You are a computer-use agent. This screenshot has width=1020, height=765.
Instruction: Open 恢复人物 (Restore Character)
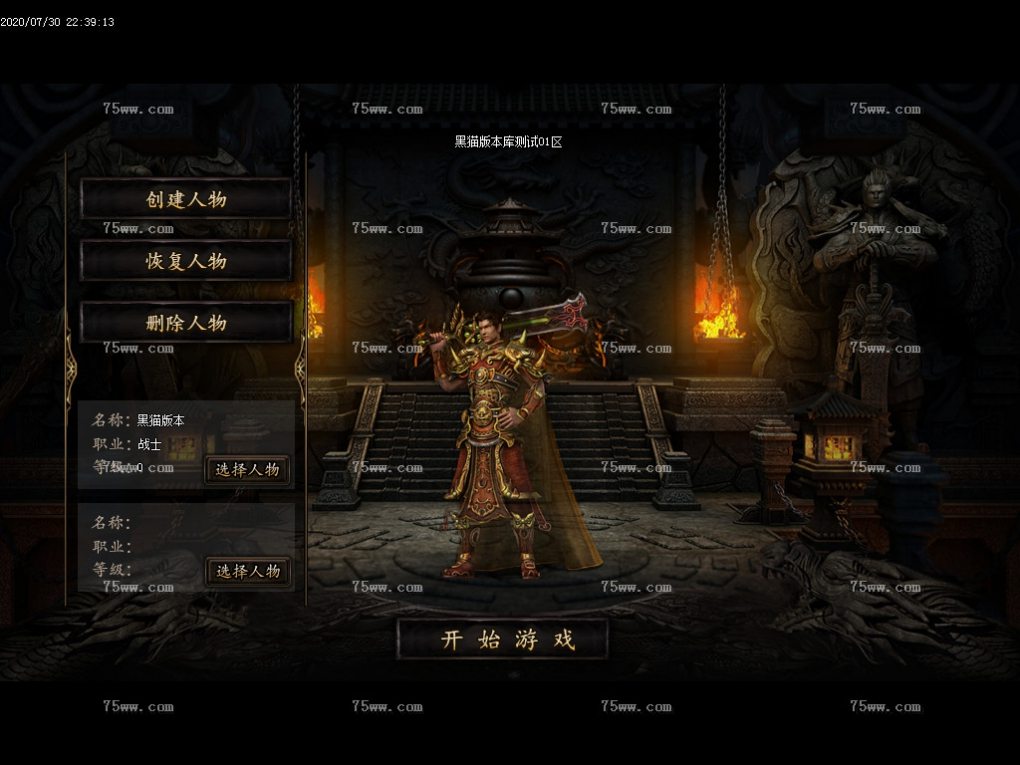pyautogui.click(x=186, y=261)
